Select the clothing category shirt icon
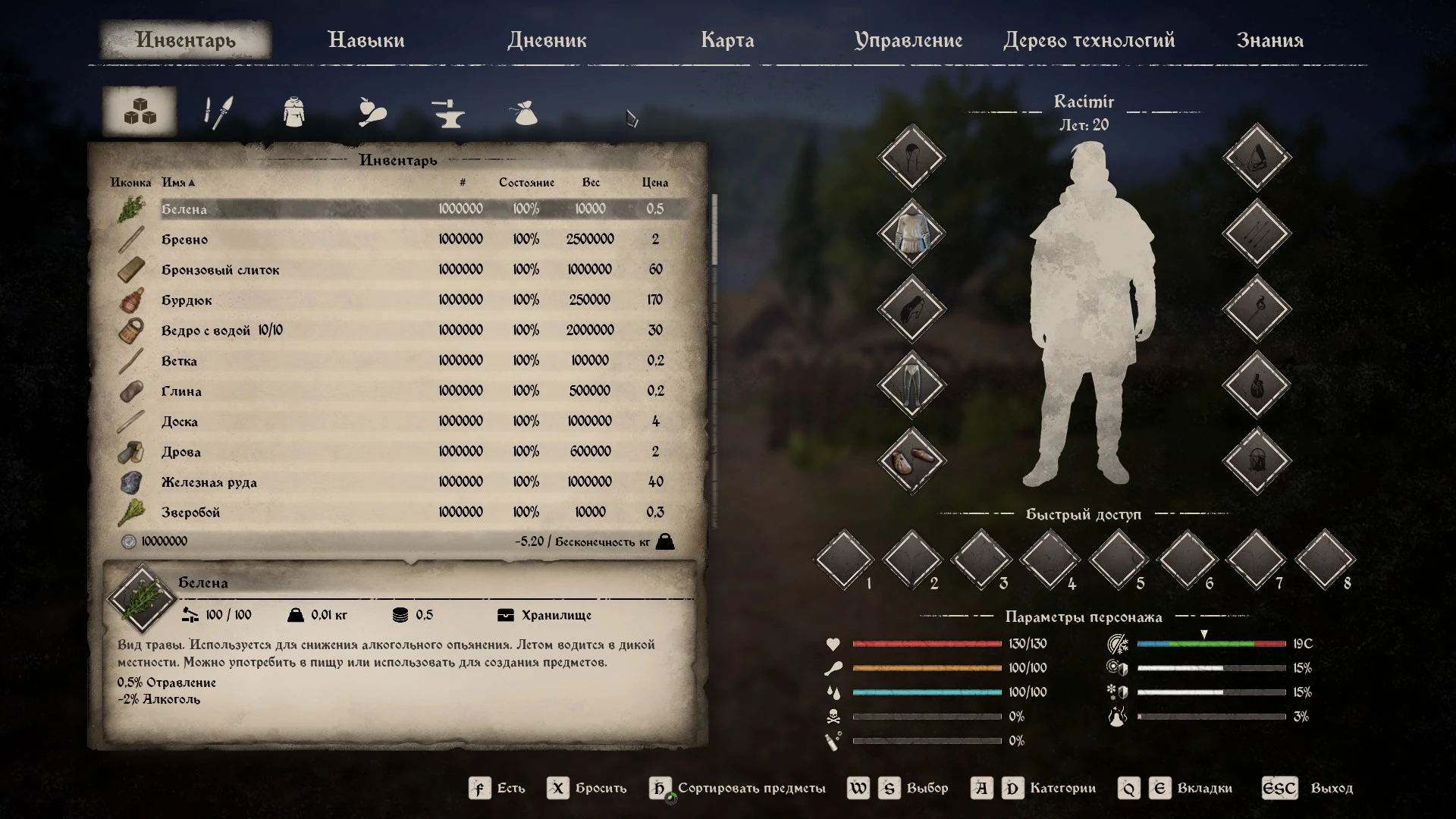 293,111
